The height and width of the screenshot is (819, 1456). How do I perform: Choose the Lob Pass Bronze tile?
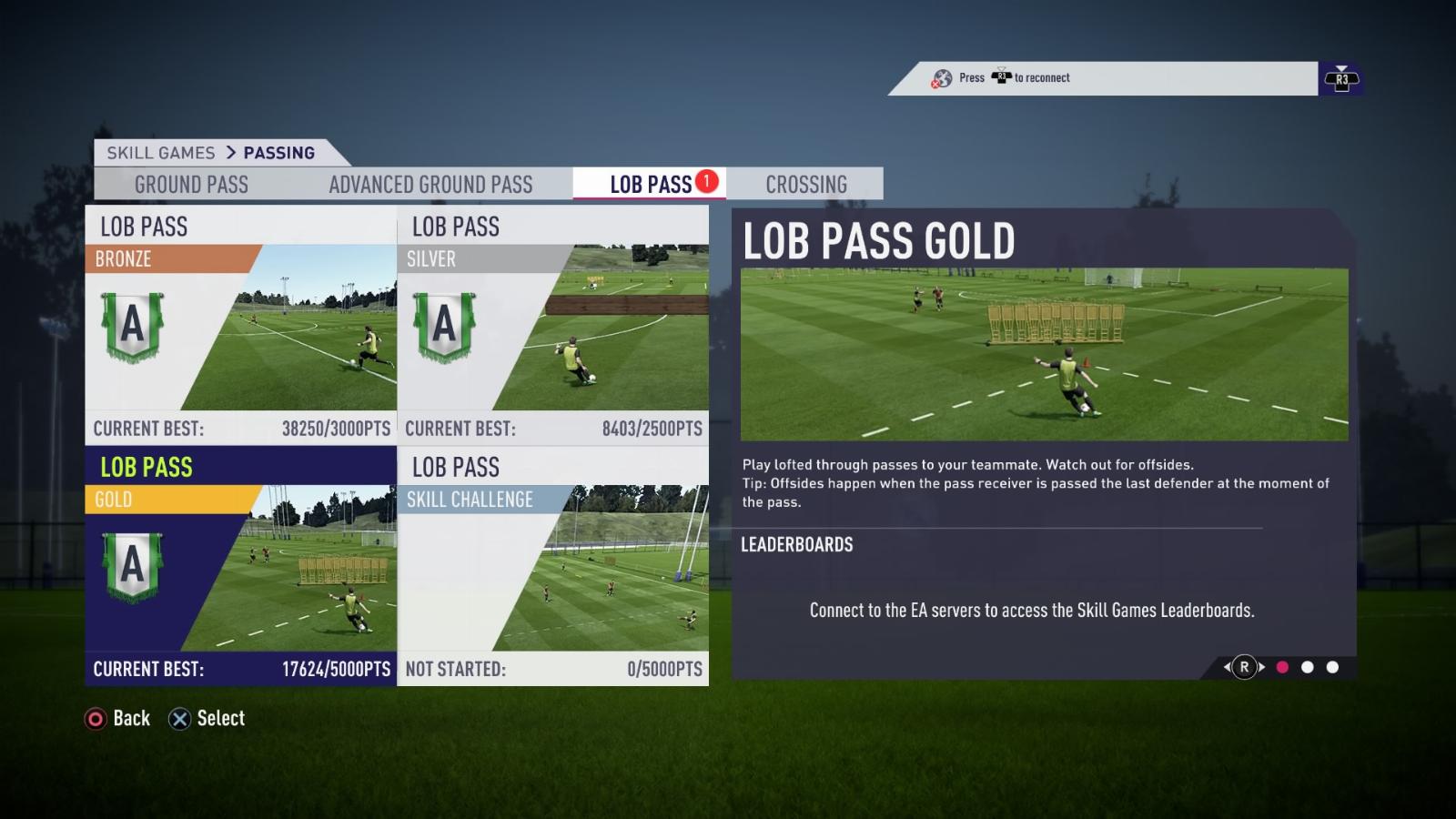[241, 325]
